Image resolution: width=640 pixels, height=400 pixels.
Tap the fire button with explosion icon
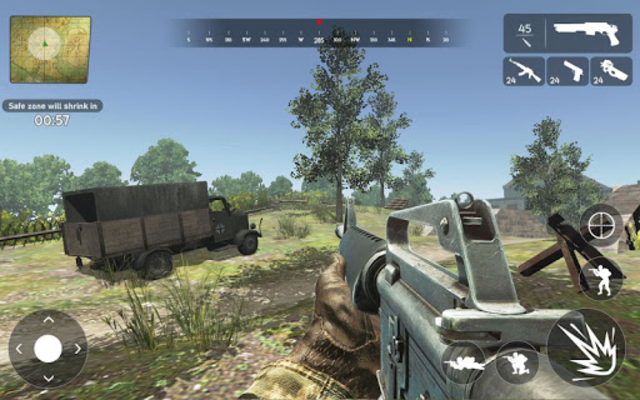tap(586, 347)
